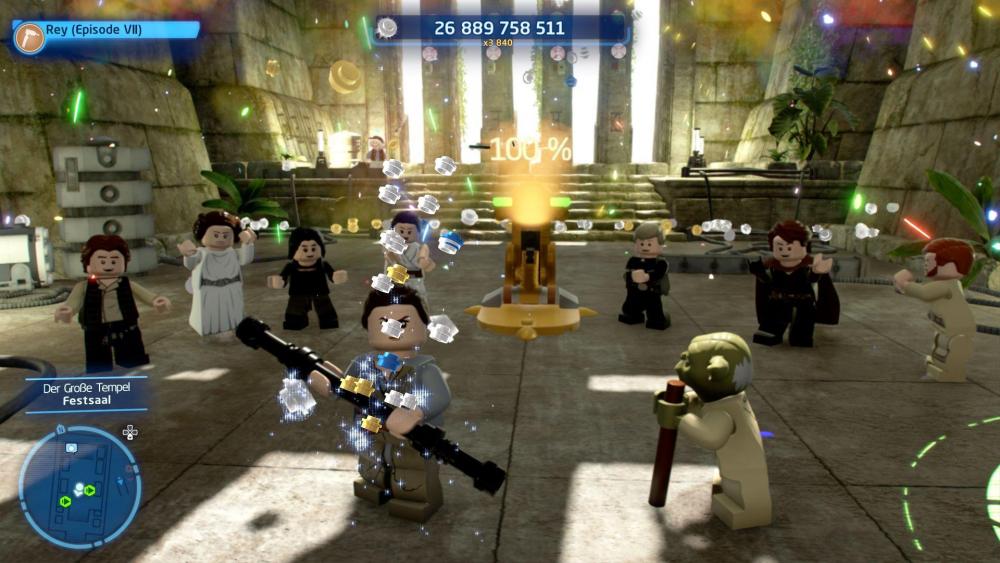Viewport: 1000px width, 563px height.
Task: Select the white speech-bubble marker on the minimap
Action: click(x=71, y=447)
